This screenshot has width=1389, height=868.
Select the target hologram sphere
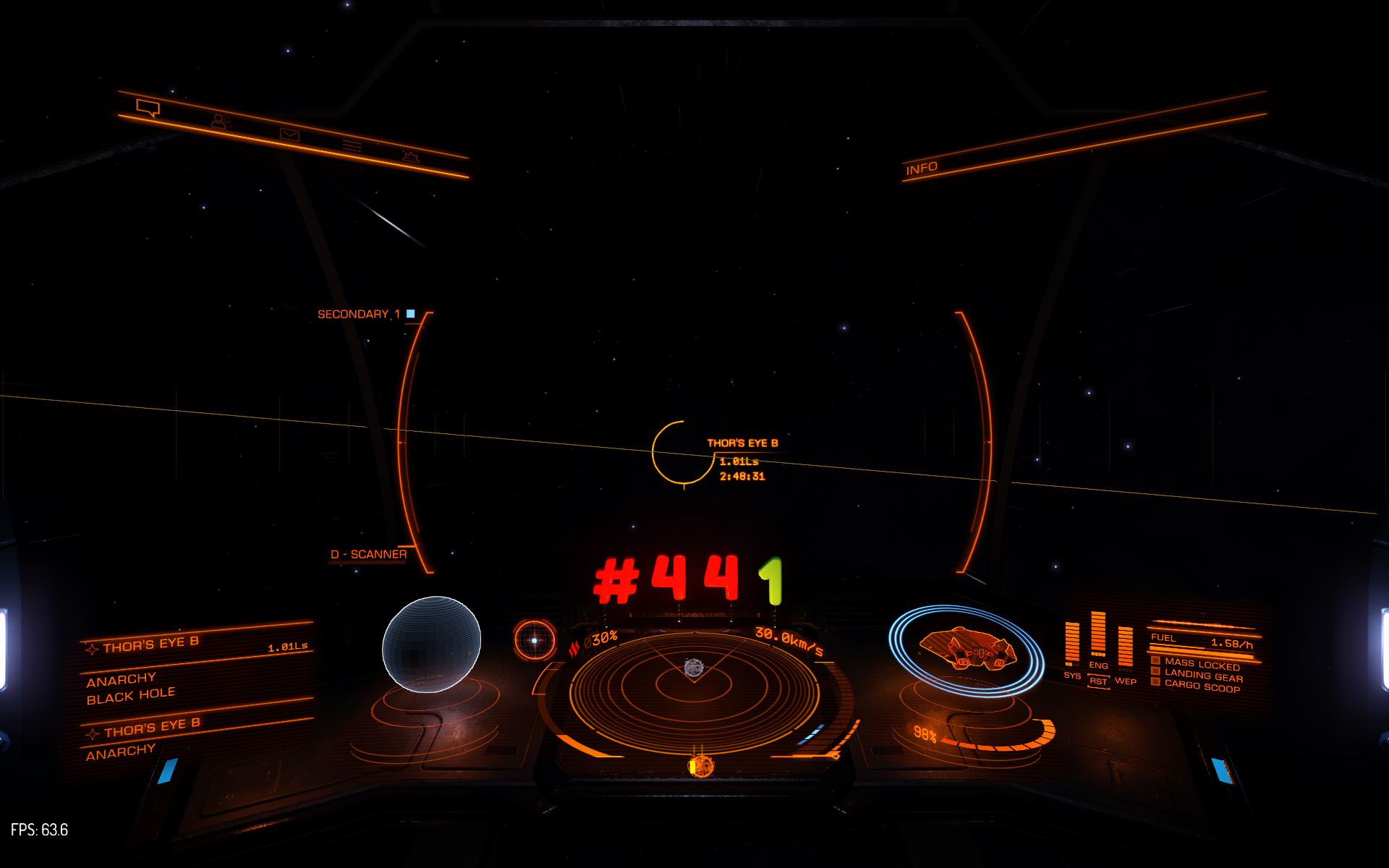pyautogui.click(x=431, y=644)
